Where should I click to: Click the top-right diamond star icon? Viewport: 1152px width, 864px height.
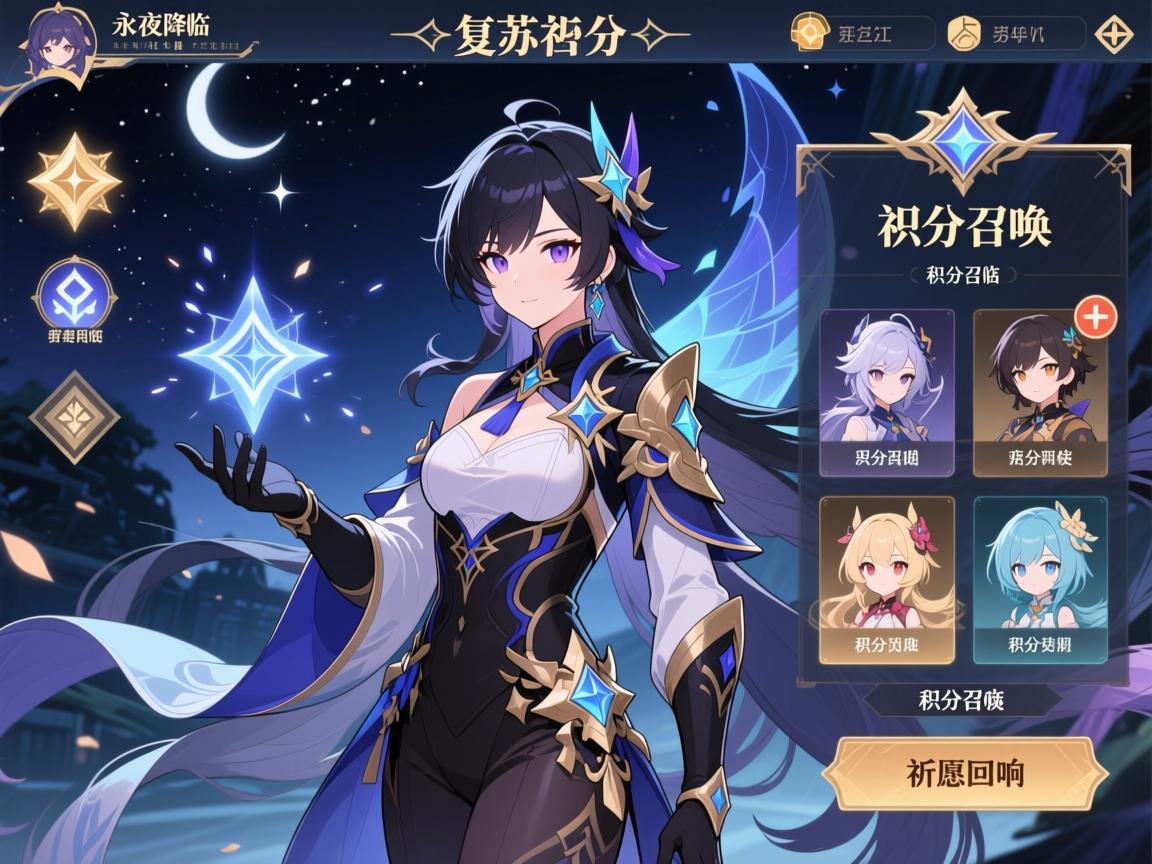point(1114,34)
